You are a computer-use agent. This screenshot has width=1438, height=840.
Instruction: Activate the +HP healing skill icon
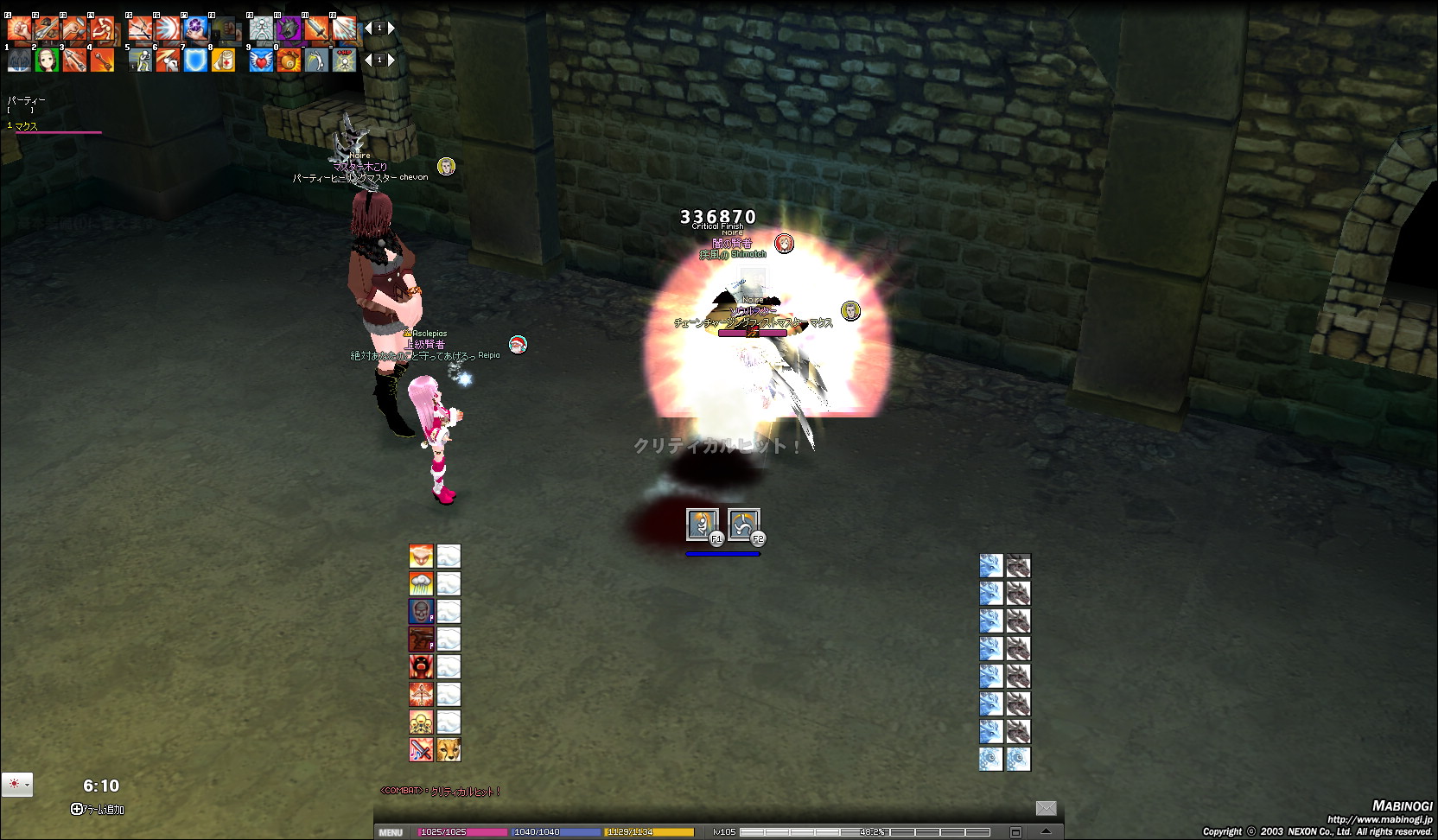(345, 60)
